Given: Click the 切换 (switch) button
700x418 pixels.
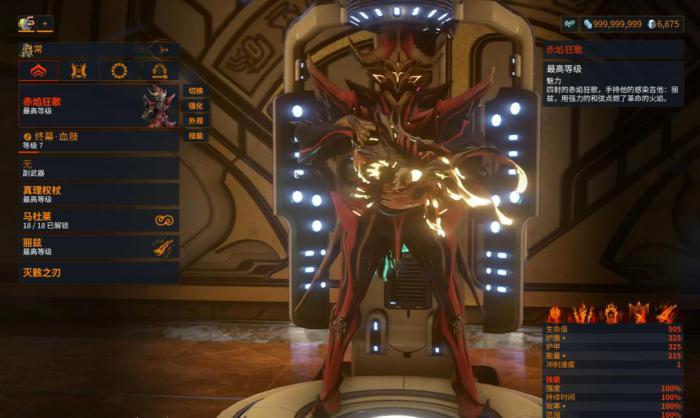Looking at the screenshot, I should click(195, 90).
